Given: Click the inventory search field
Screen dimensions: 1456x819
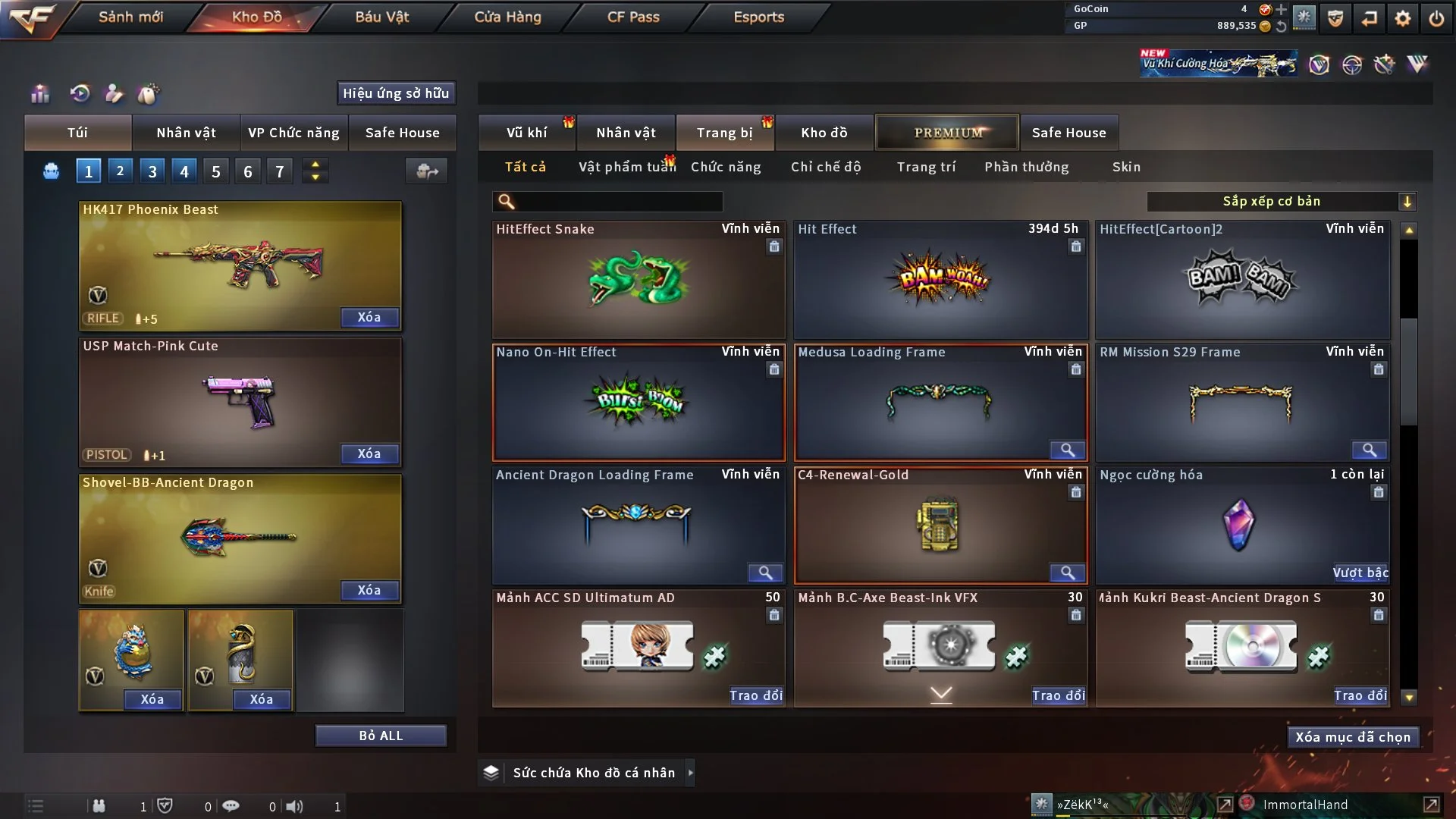Looking at the screenshot, I should pos(618,201).
